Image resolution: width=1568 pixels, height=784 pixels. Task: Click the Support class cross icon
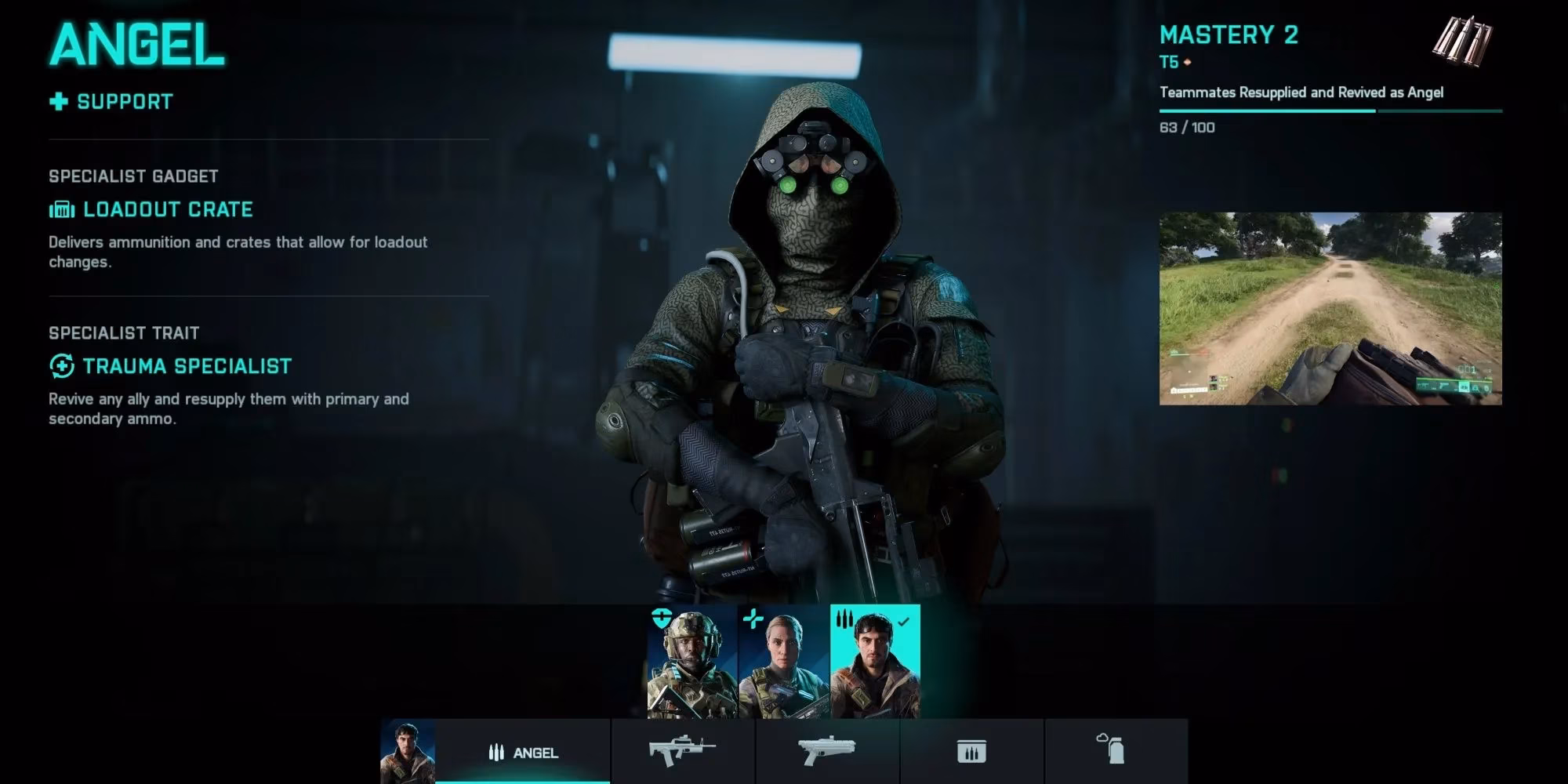[x=56, y=100]
